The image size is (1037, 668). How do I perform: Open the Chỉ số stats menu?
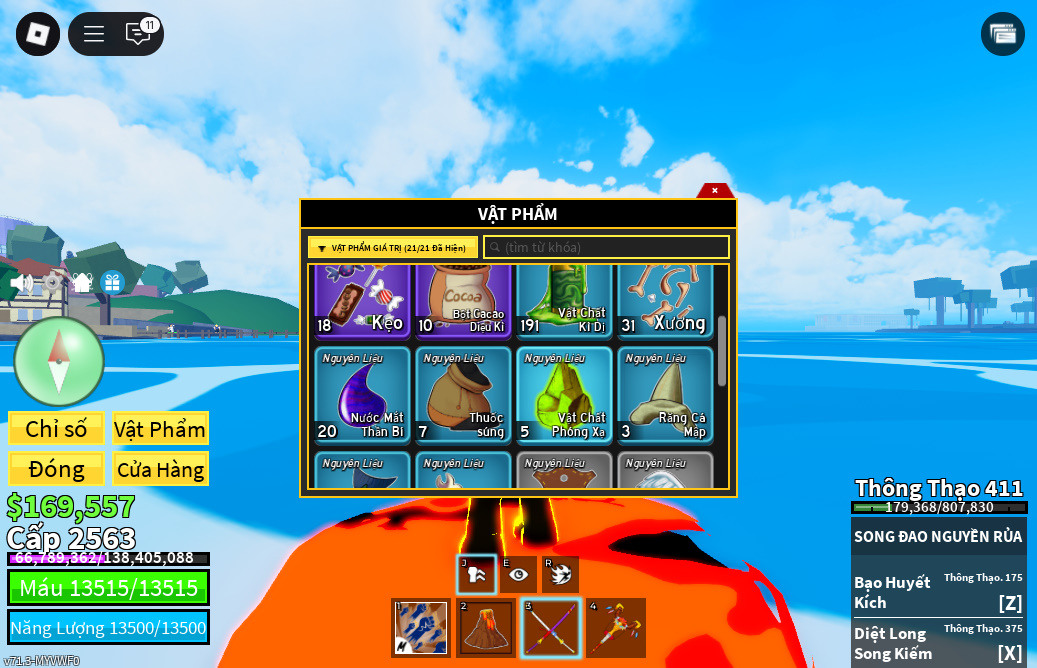[x=56, y=429]
